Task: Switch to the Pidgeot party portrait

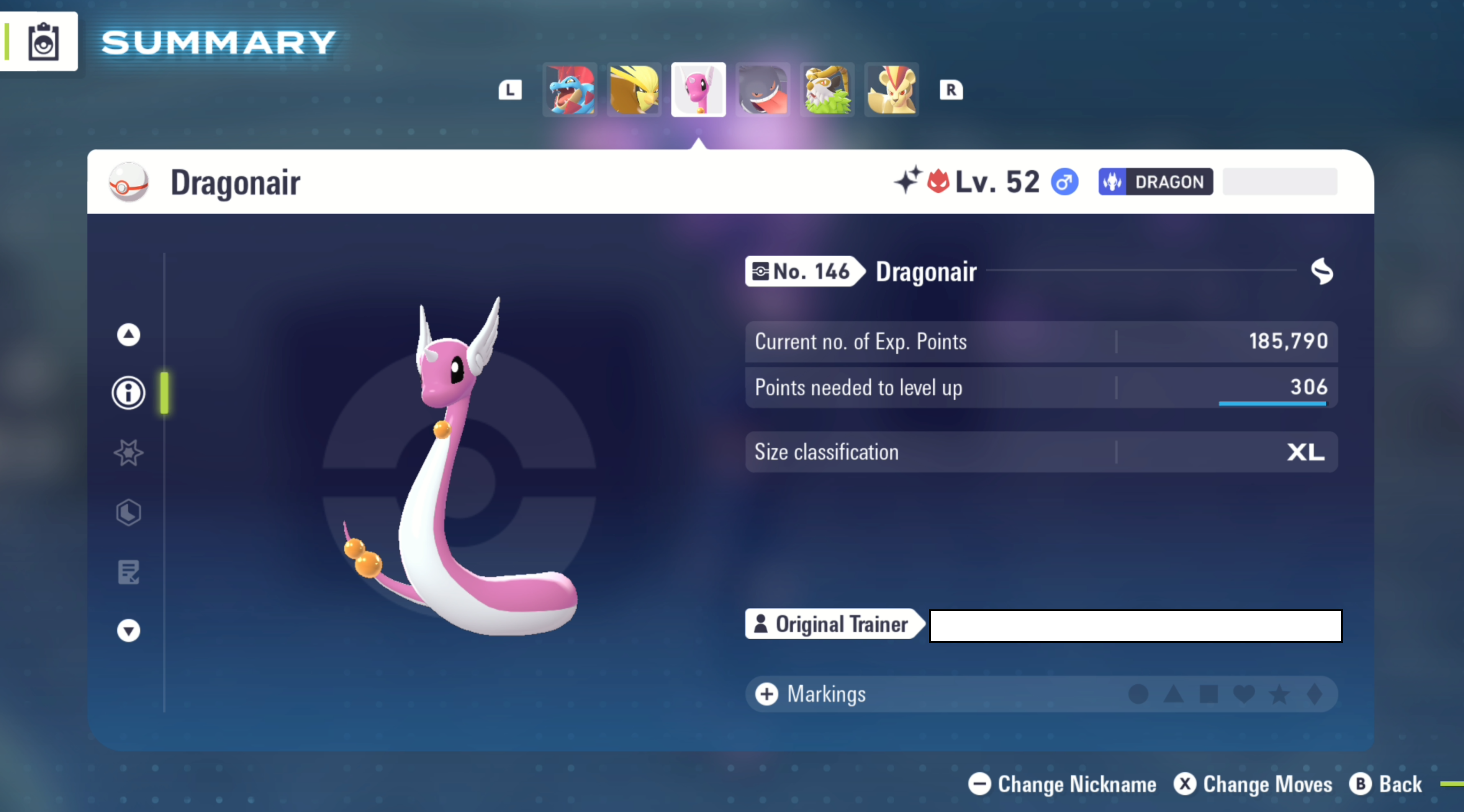Action: (634, 90)
